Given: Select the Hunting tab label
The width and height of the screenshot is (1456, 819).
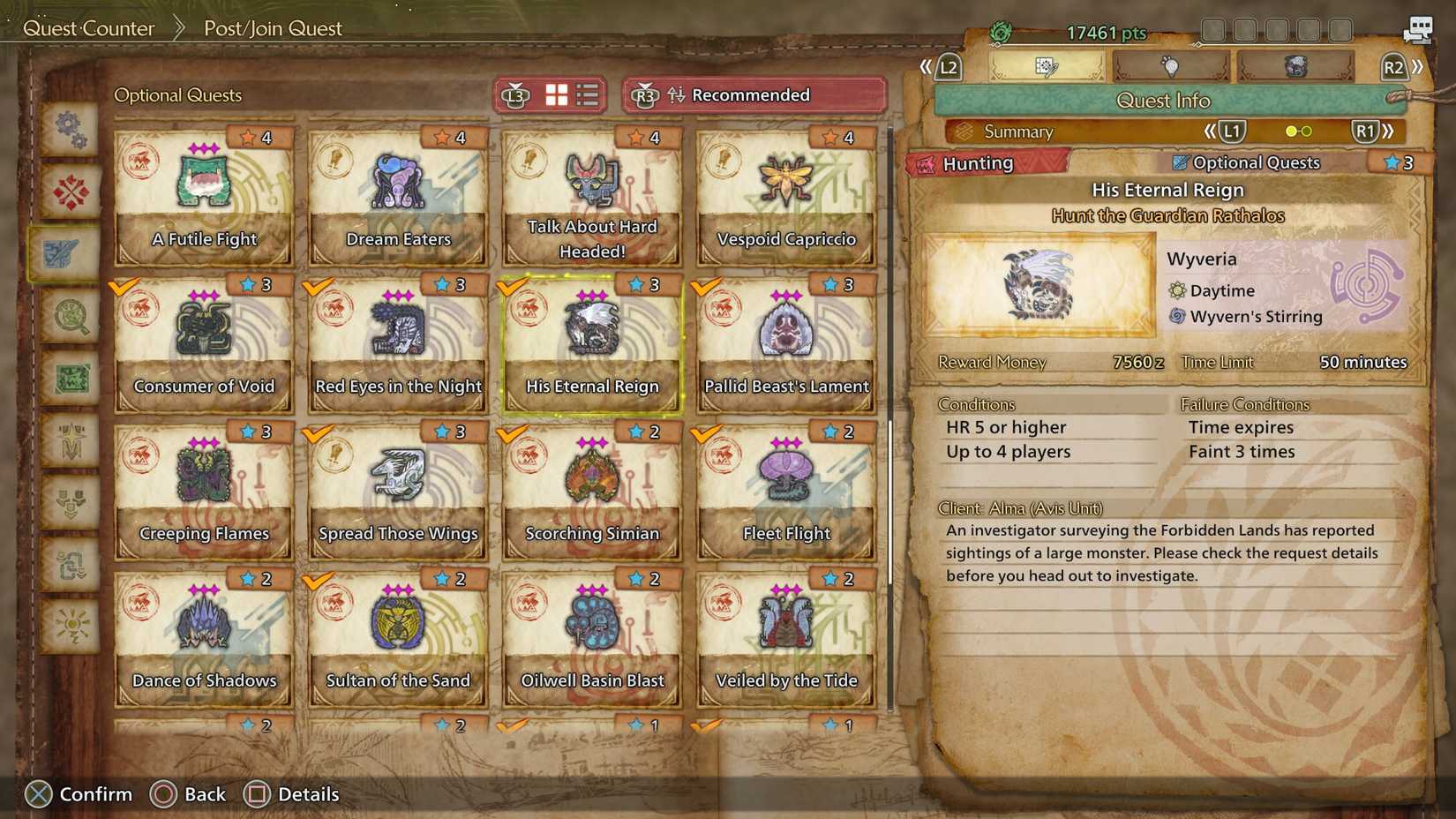Looking at the screenshot, I should click(979, 162).
